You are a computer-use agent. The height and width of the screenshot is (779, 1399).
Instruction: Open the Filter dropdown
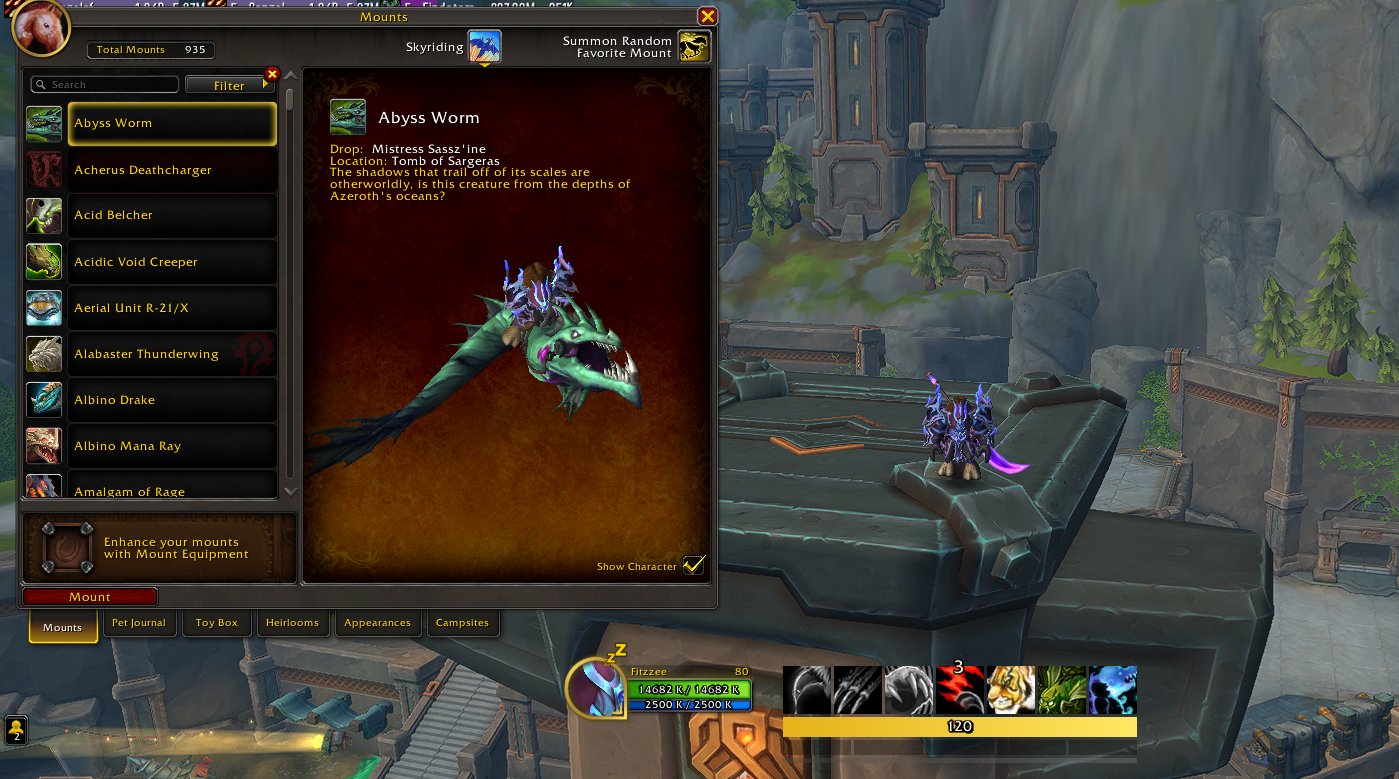pyautogui.click(x=229, y=85)
